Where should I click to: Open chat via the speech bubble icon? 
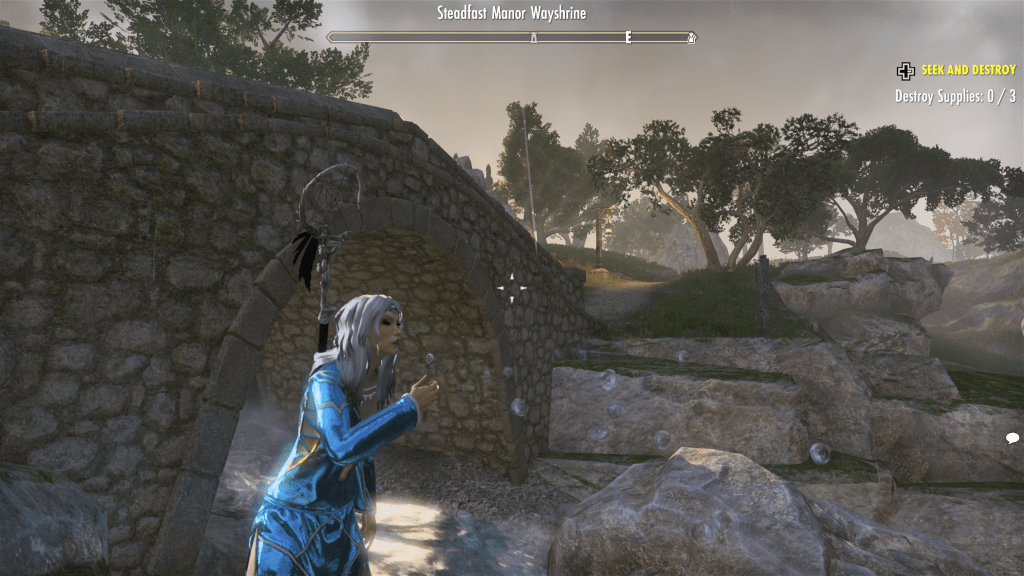[1012, 438]
